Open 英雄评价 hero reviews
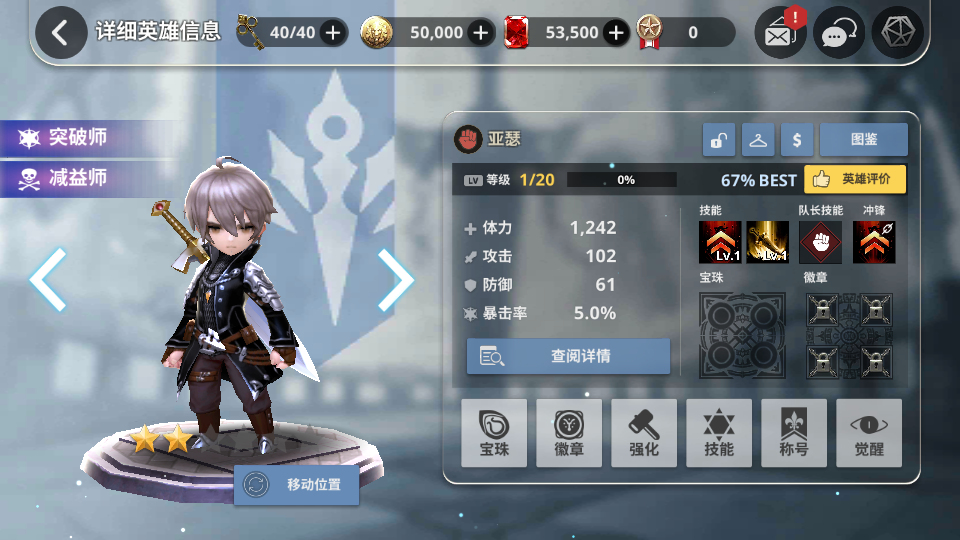 click(855, 180)
